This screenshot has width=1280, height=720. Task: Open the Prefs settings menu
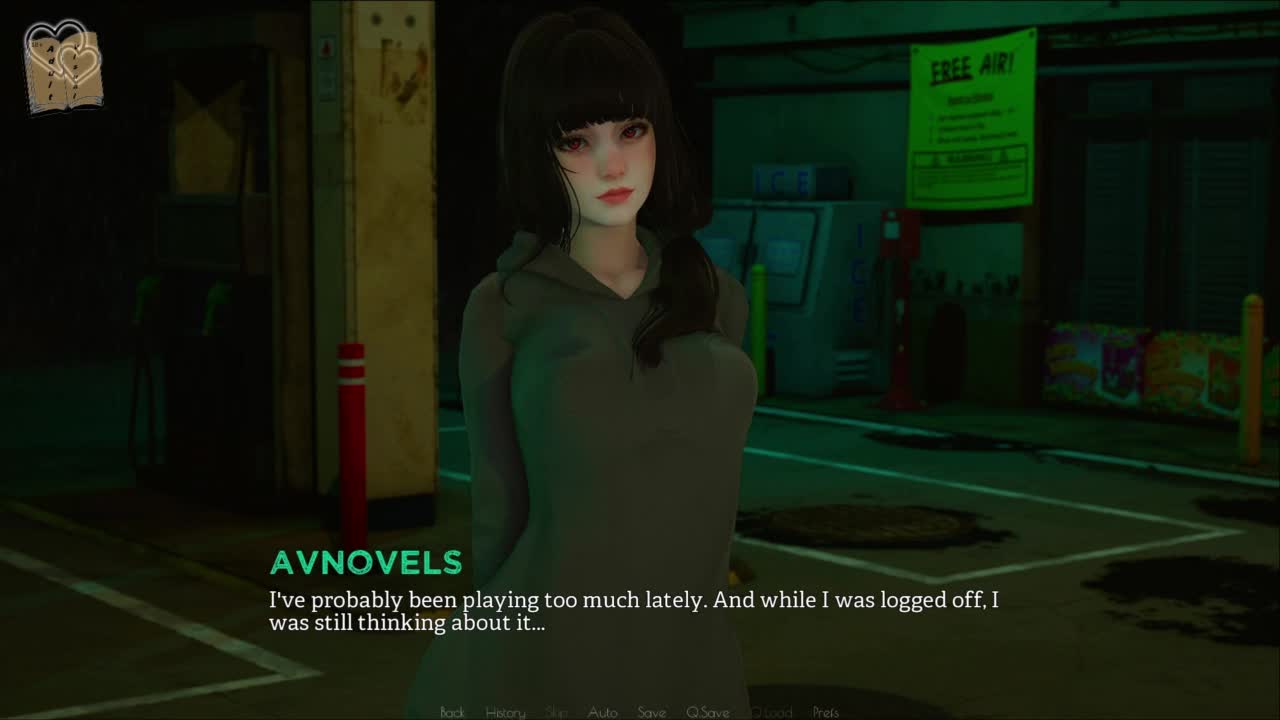826,712
